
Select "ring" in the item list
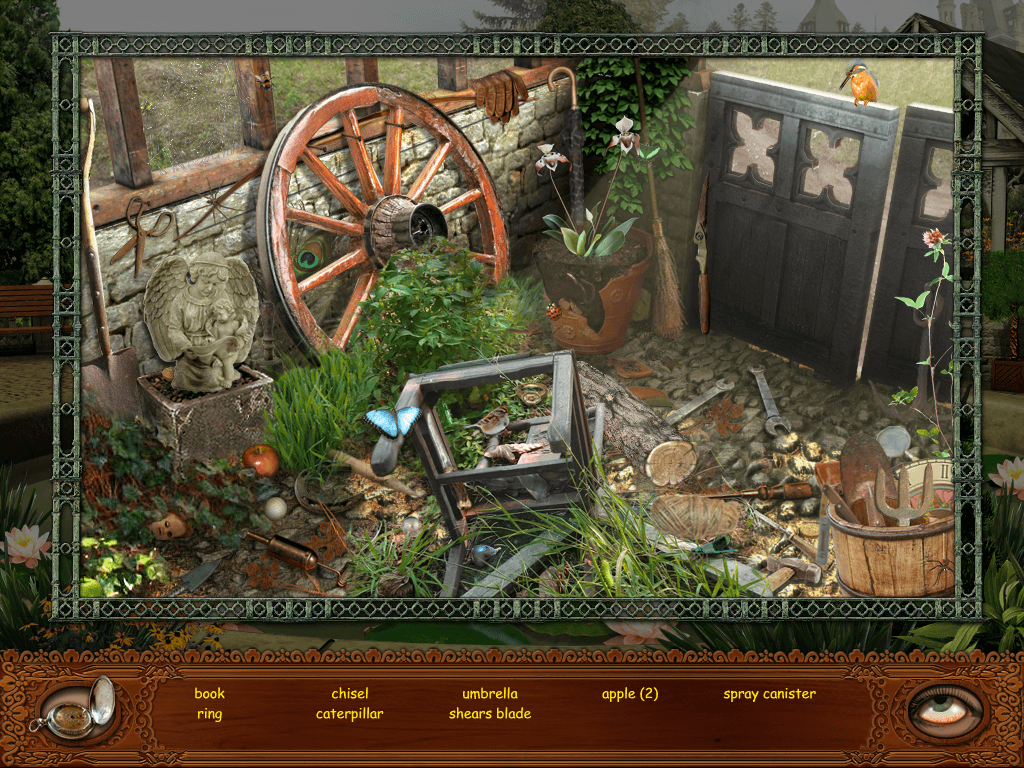[209, 714]
